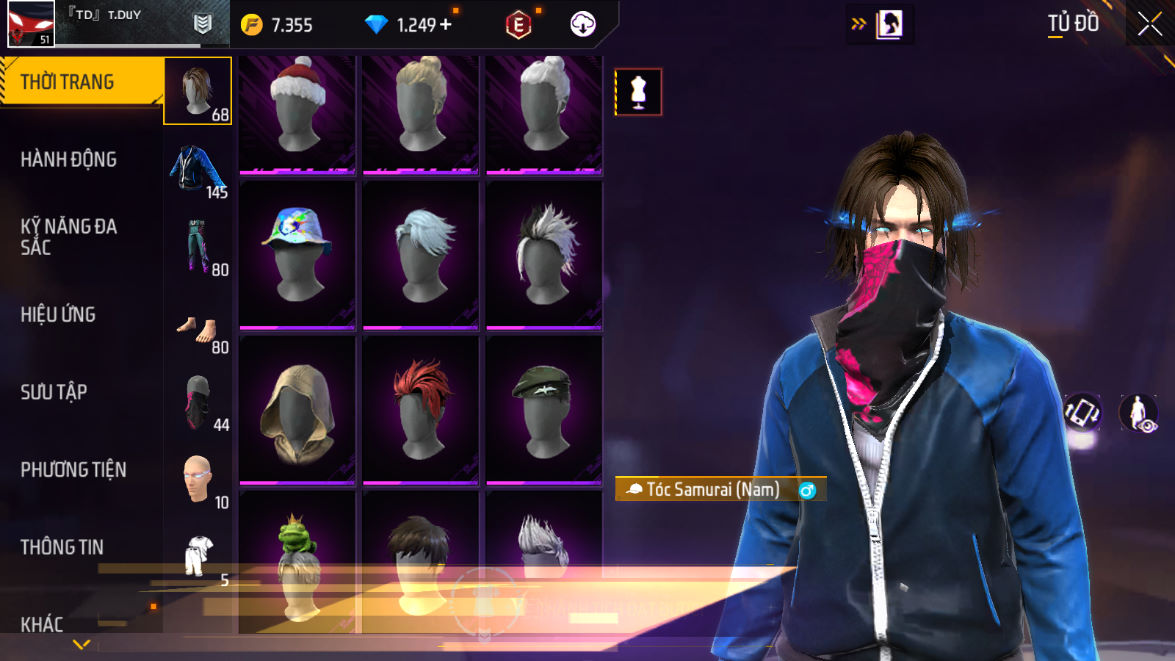Choose the hair subcategory with 68 items

197,91
